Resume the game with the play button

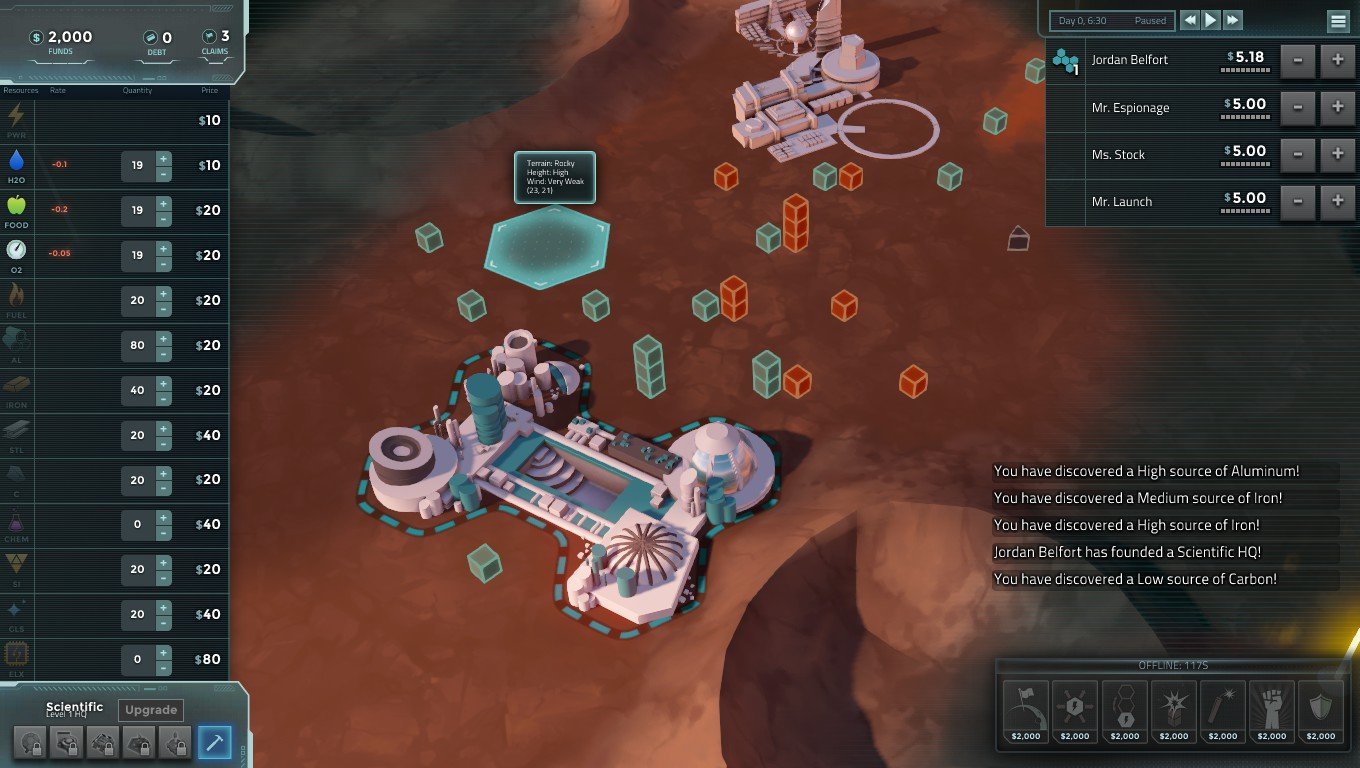click(x=1211, y=20)
